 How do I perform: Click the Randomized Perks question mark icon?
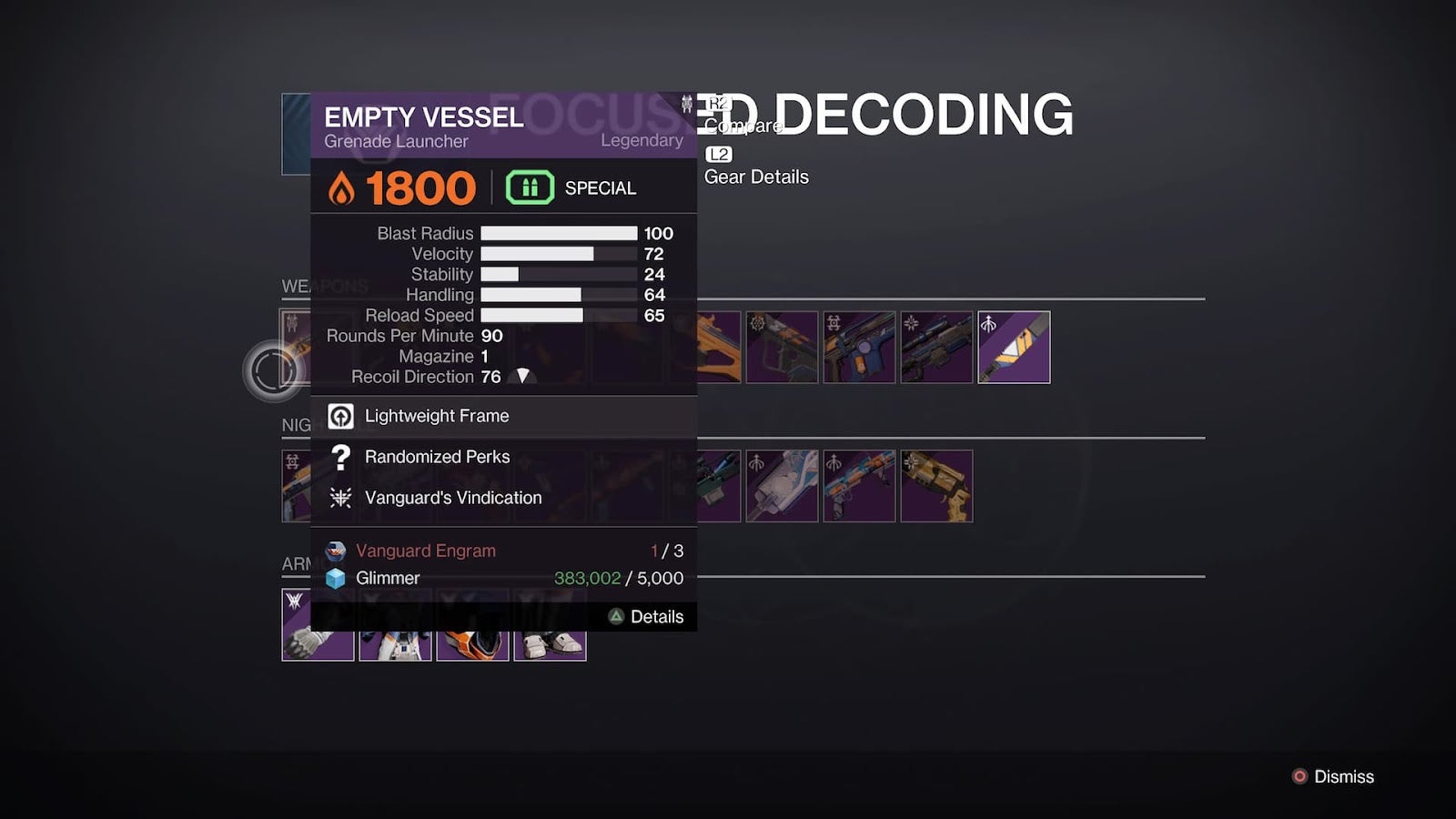point(340,457)
